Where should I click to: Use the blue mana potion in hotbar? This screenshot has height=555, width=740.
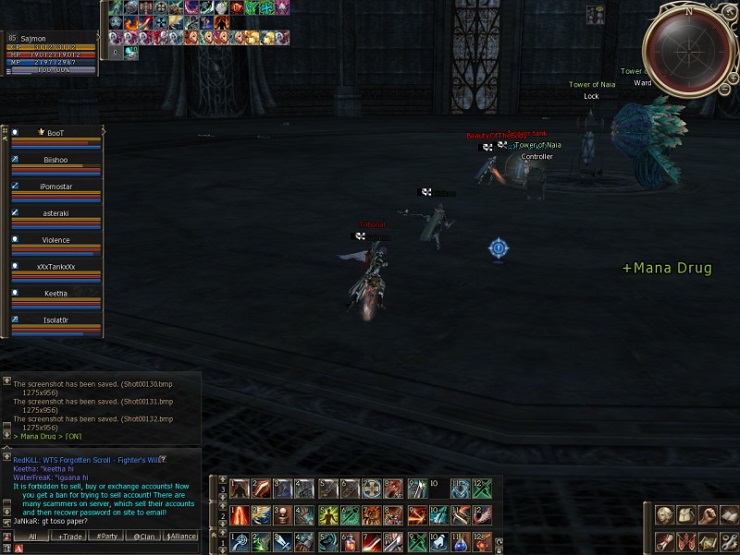(x=459, y=542)
